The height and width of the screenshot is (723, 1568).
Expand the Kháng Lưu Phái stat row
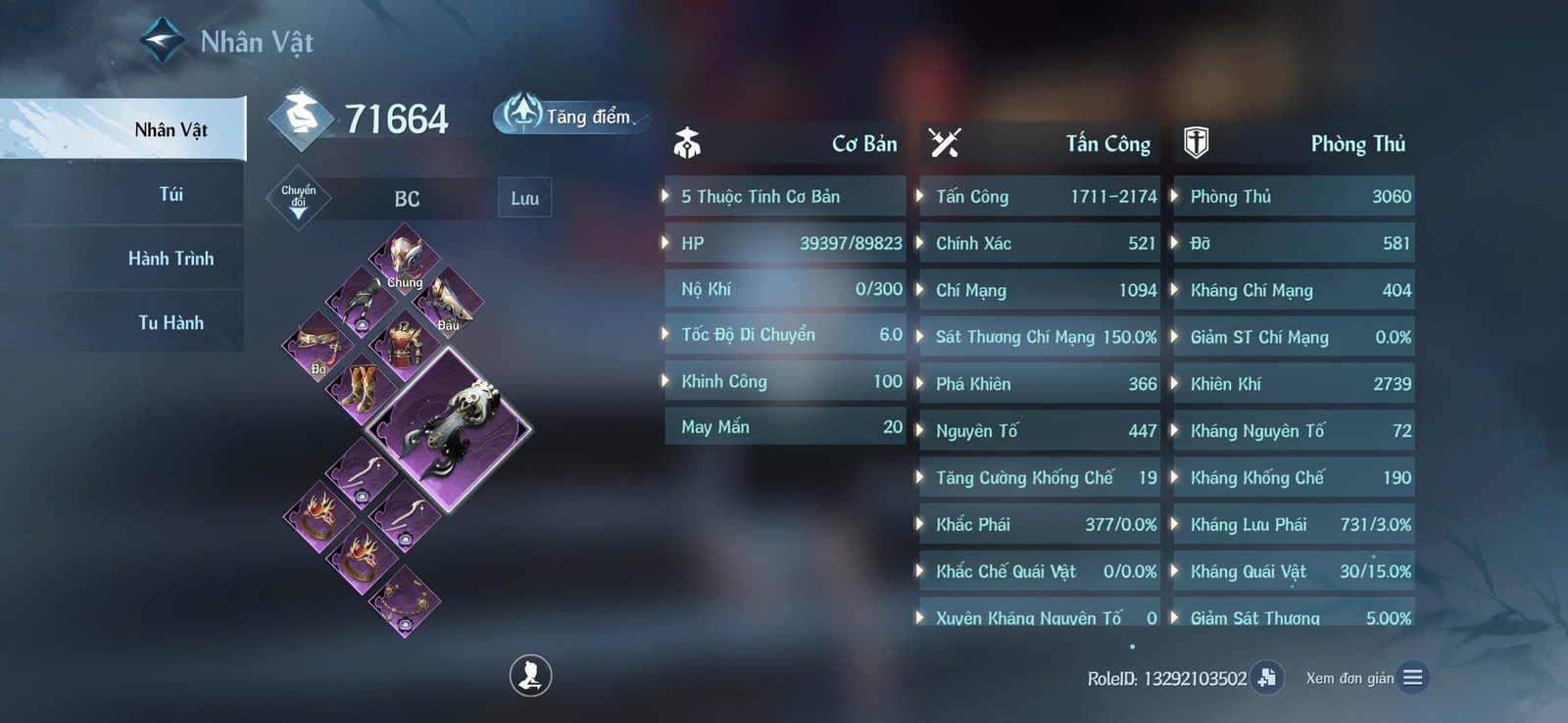tap(1292, 525)
